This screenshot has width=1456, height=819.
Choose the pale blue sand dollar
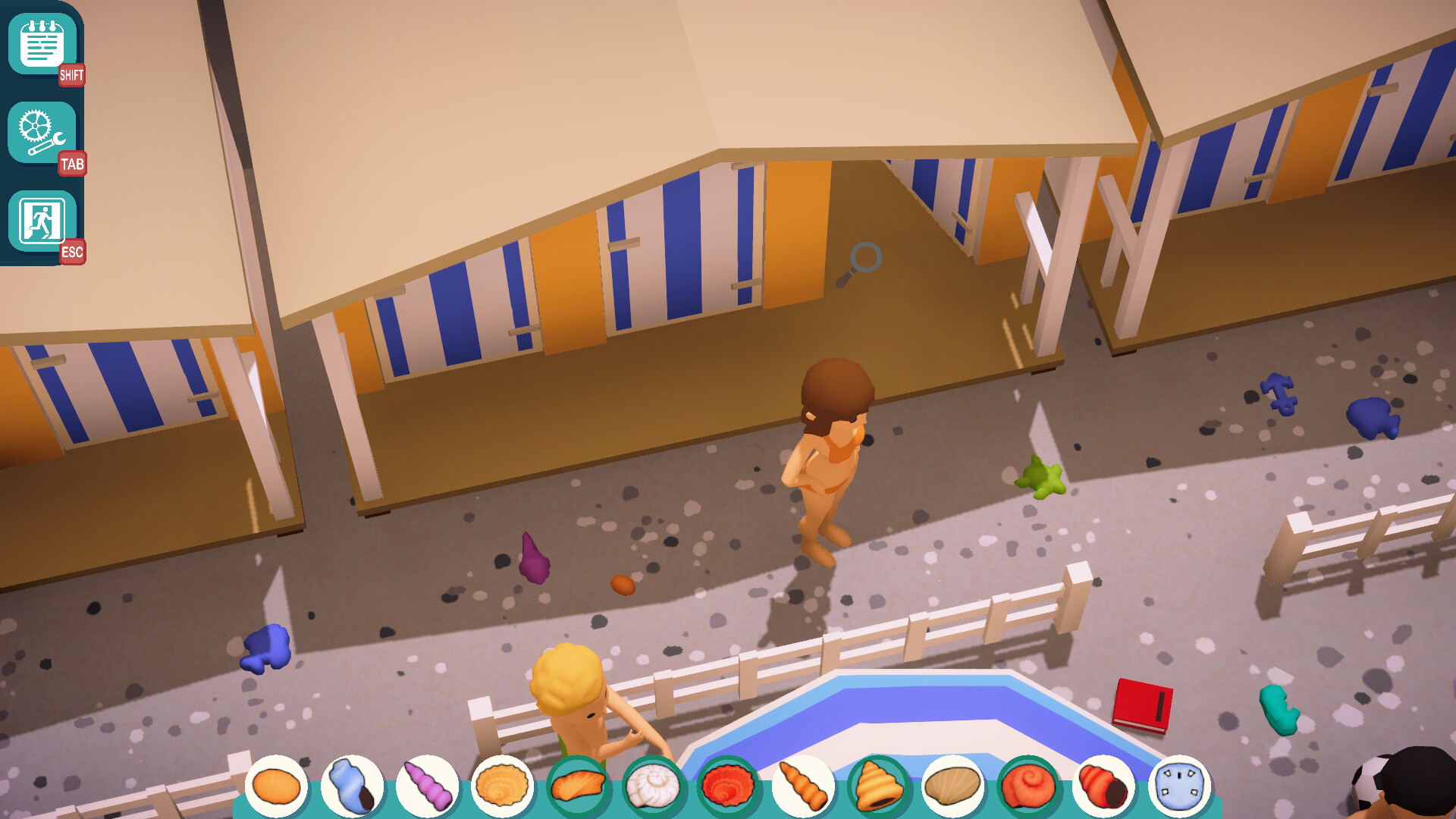coord(1178,786)
